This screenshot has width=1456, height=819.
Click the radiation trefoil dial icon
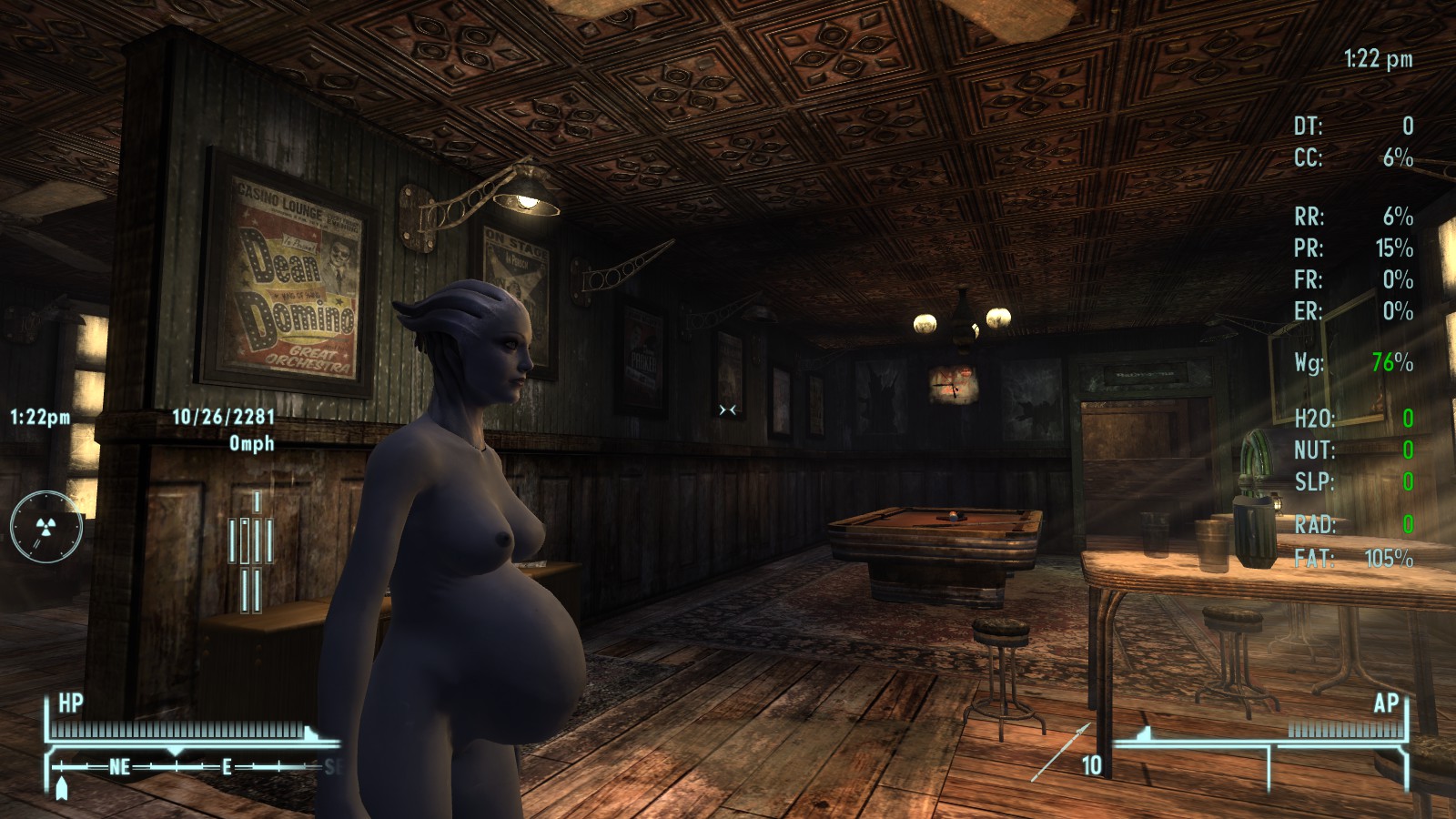tap(45, 526)
